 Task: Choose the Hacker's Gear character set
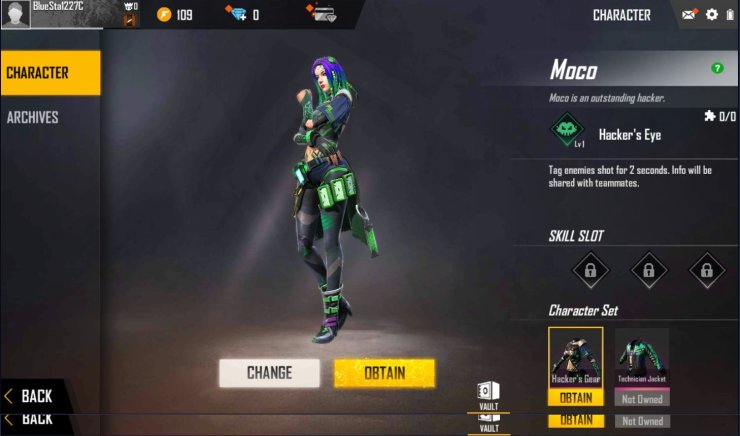point(575,357)
